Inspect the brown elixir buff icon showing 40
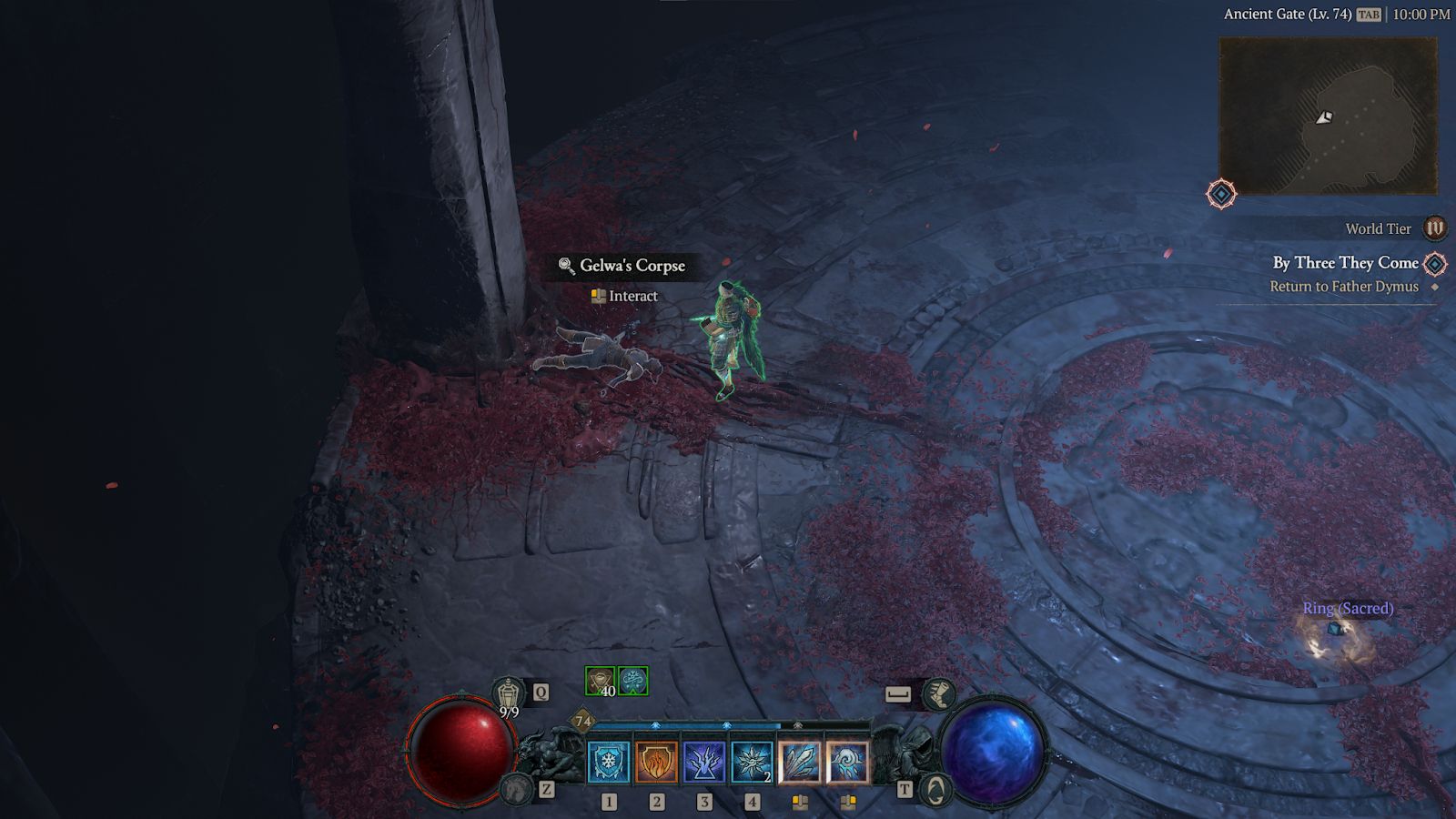This screenshot has height=819, width=1456. 600,681
